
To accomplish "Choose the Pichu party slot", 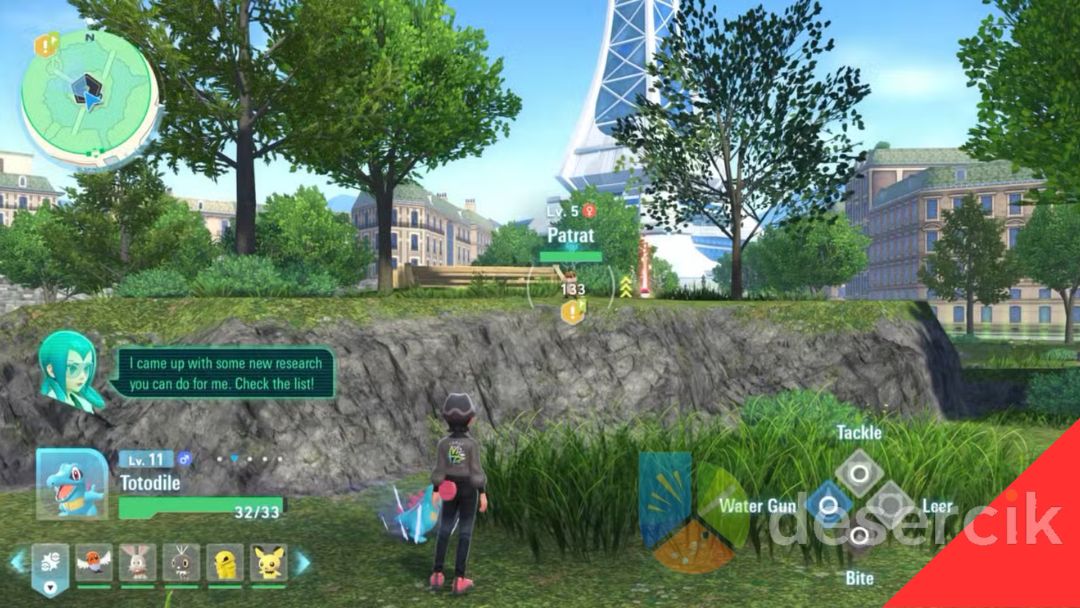I will click(x=268, y=563).
